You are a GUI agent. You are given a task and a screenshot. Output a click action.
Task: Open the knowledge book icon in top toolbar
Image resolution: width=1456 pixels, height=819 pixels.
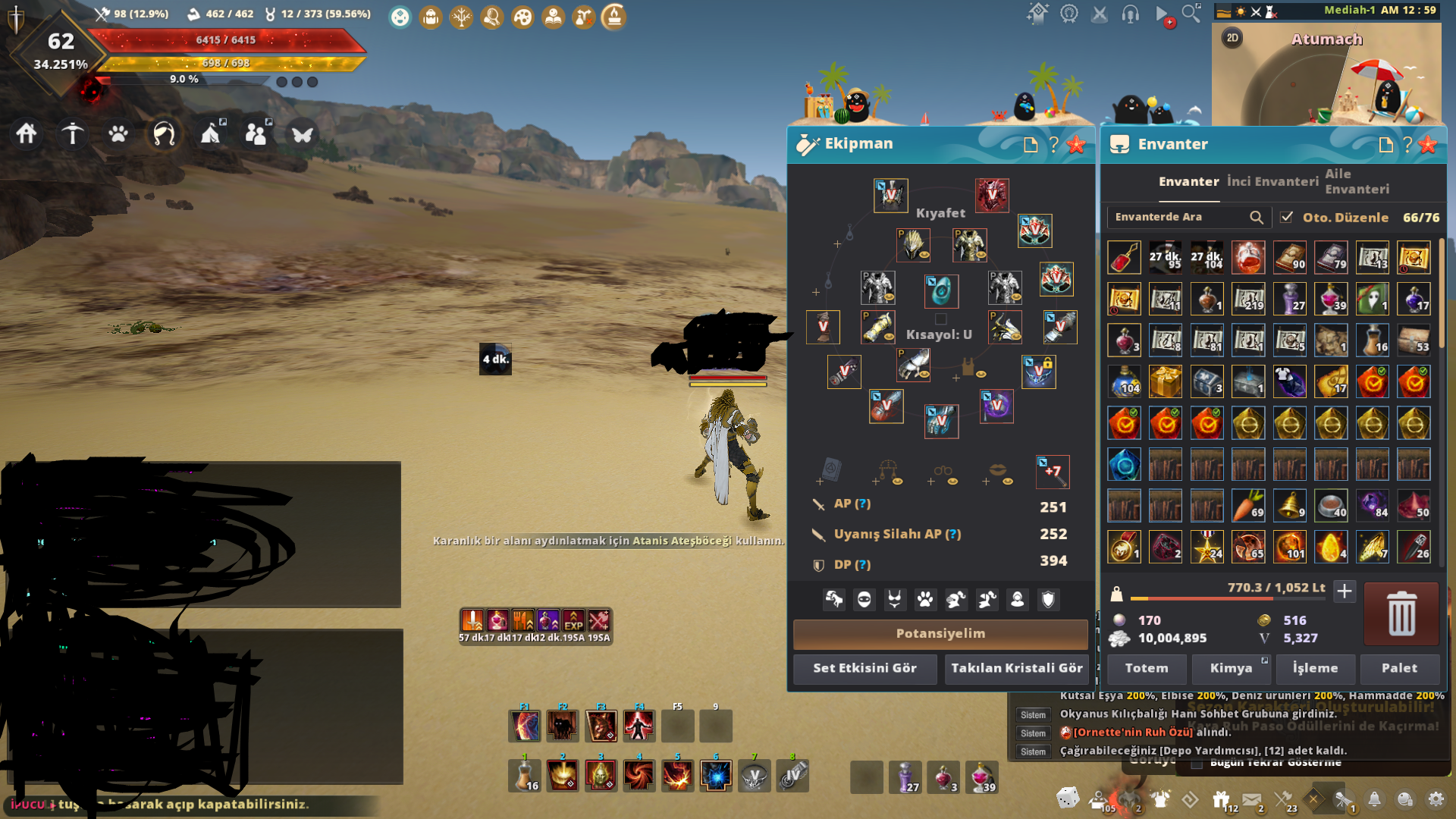click(x=553, y=17)
